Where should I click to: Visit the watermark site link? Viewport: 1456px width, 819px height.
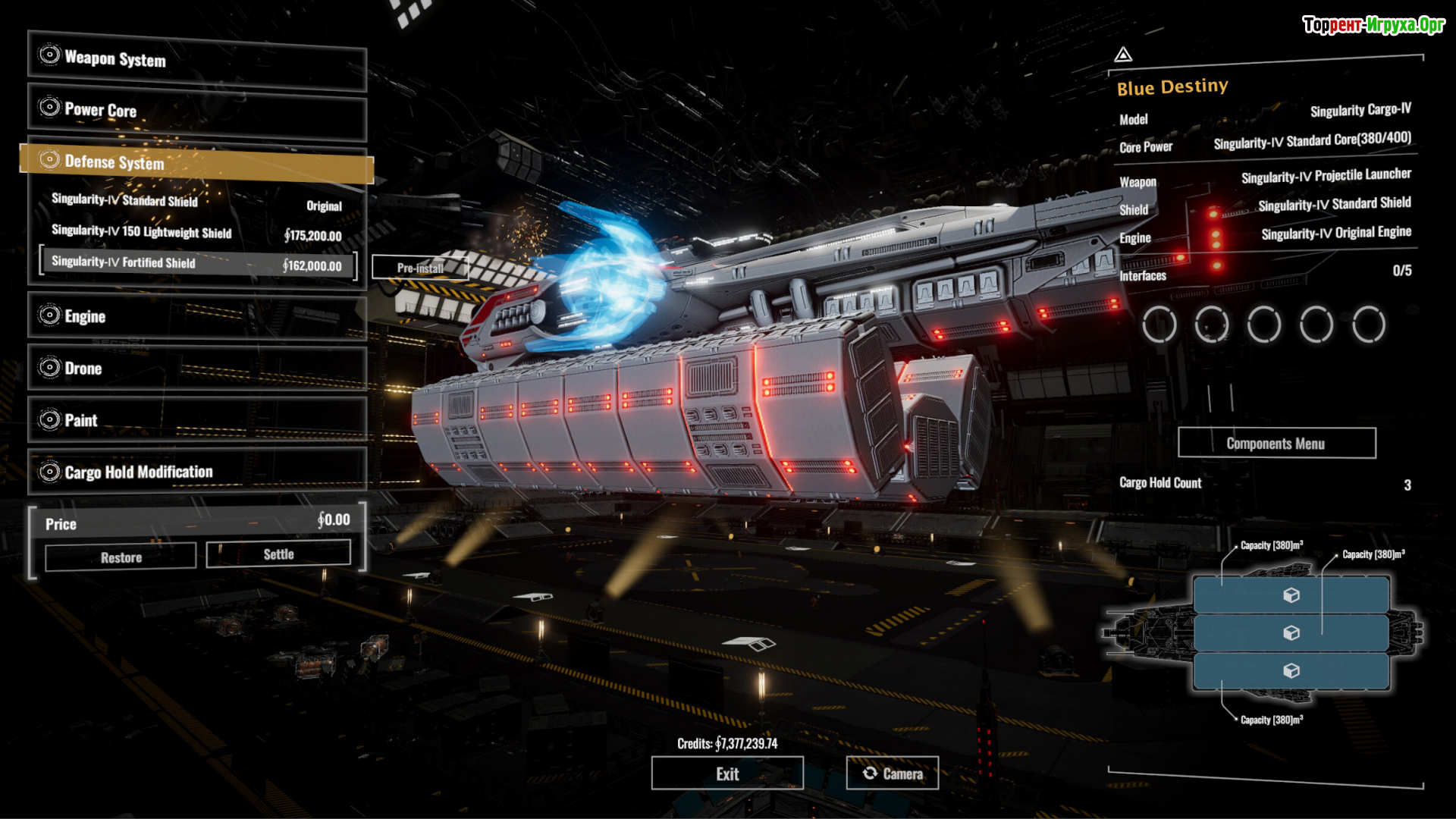(1373, 25)
